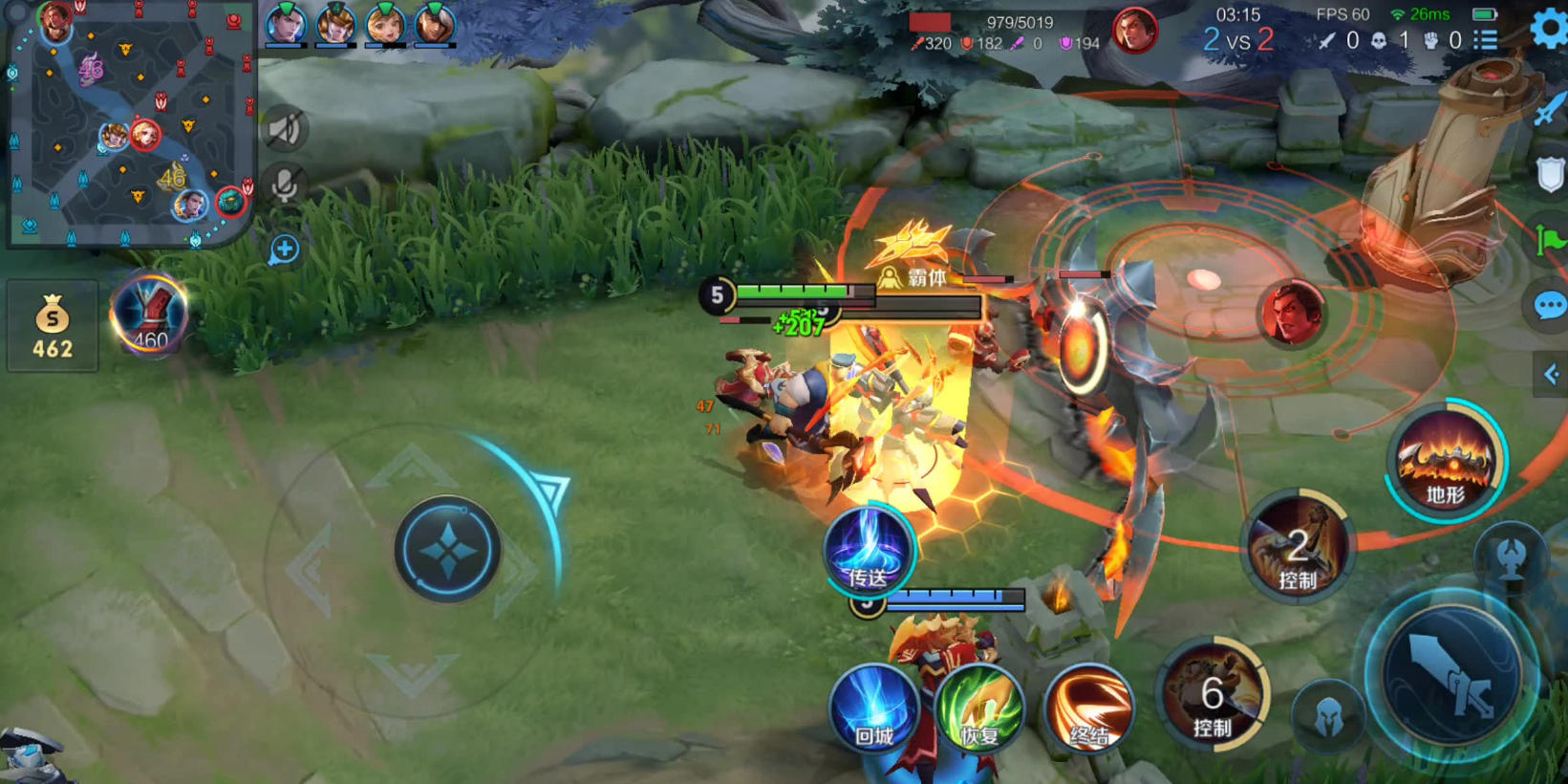The height and width of the screenshot is (784, 1568).
Task: Open the chat bubble button
Action: tap(1549, 306)
